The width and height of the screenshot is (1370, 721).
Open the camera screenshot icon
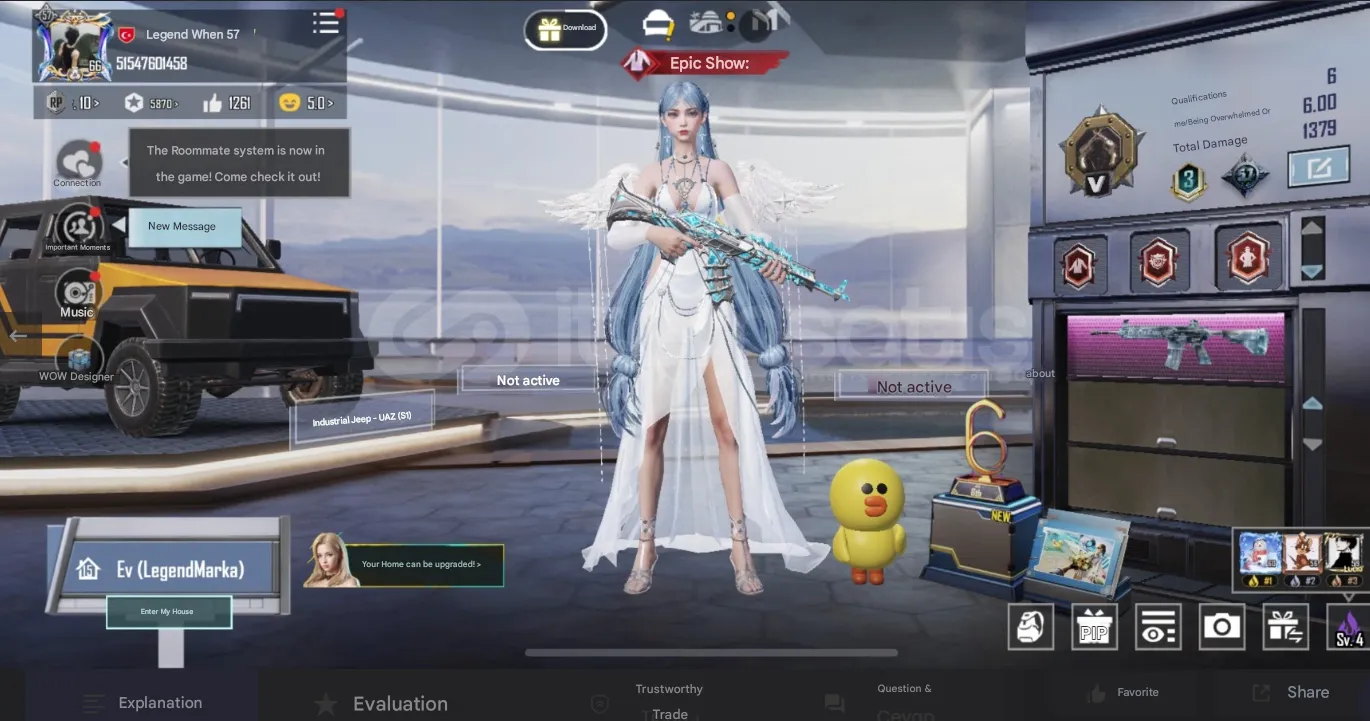point(1222,626)
